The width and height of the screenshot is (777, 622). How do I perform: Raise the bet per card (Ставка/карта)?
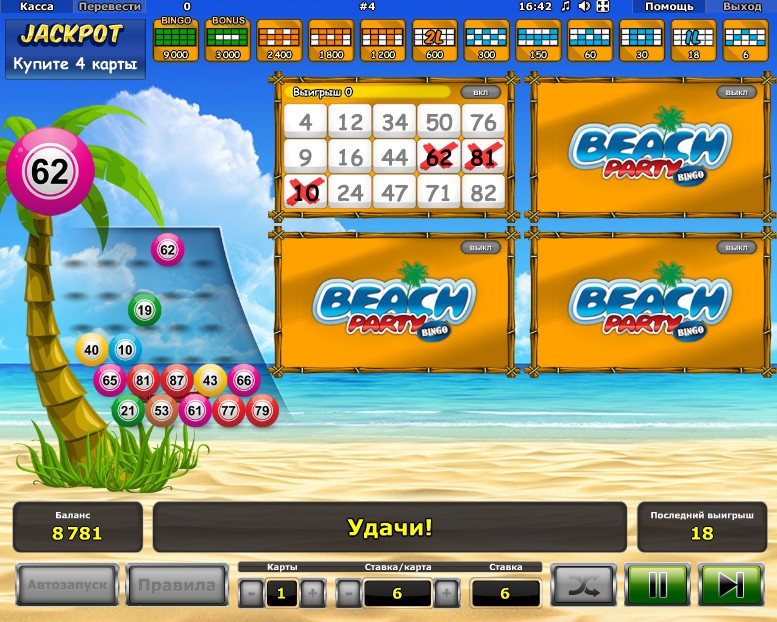click(446, 593)
